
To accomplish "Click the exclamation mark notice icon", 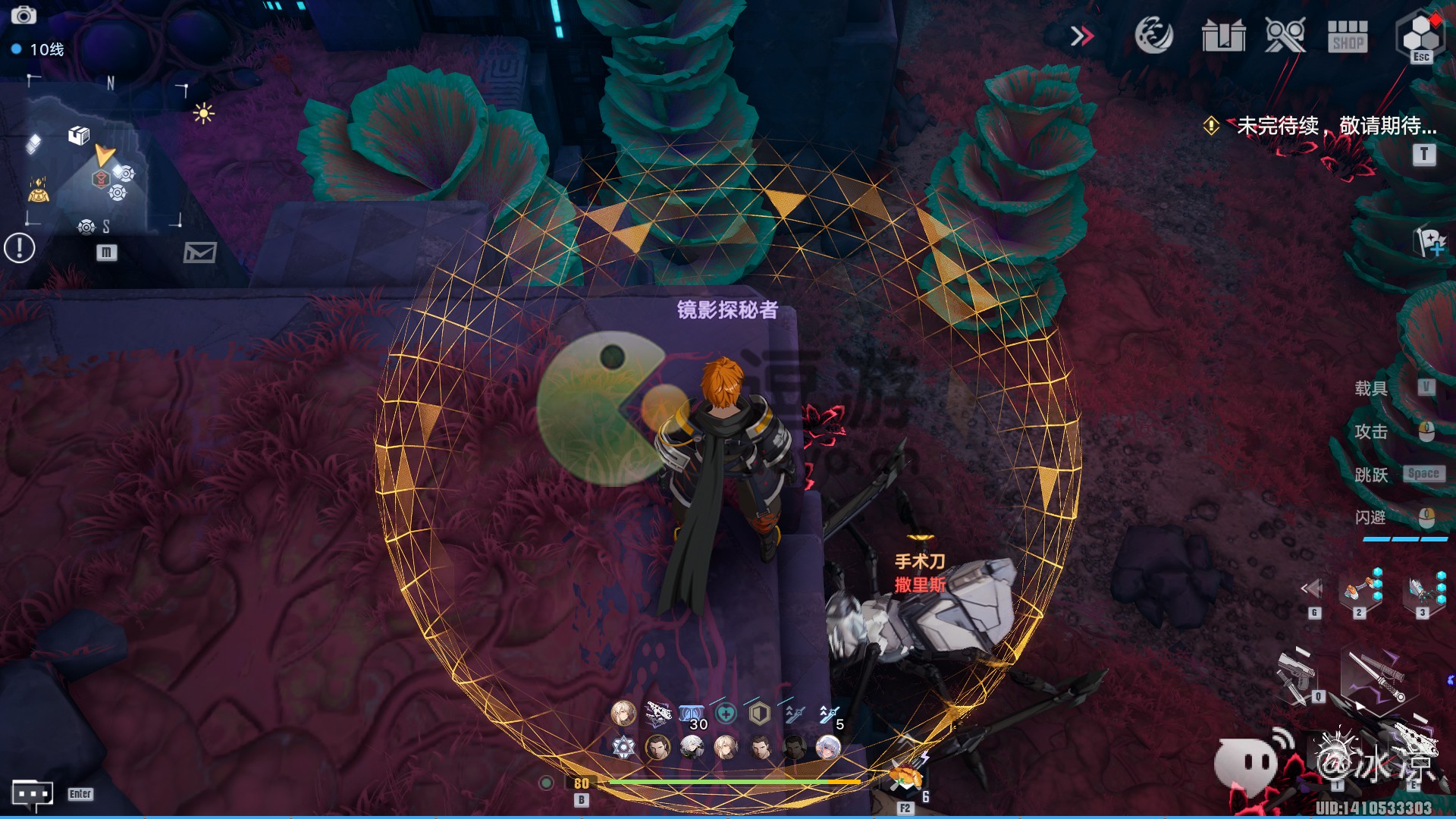I will point(20,248).
